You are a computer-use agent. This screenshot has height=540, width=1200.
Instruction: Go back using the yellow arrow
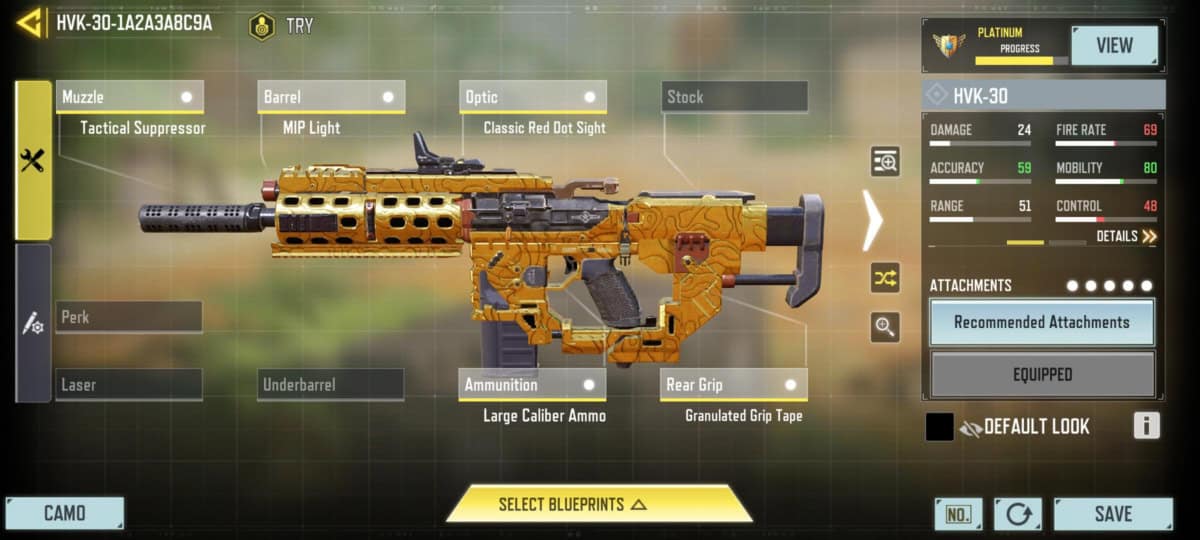29,22
